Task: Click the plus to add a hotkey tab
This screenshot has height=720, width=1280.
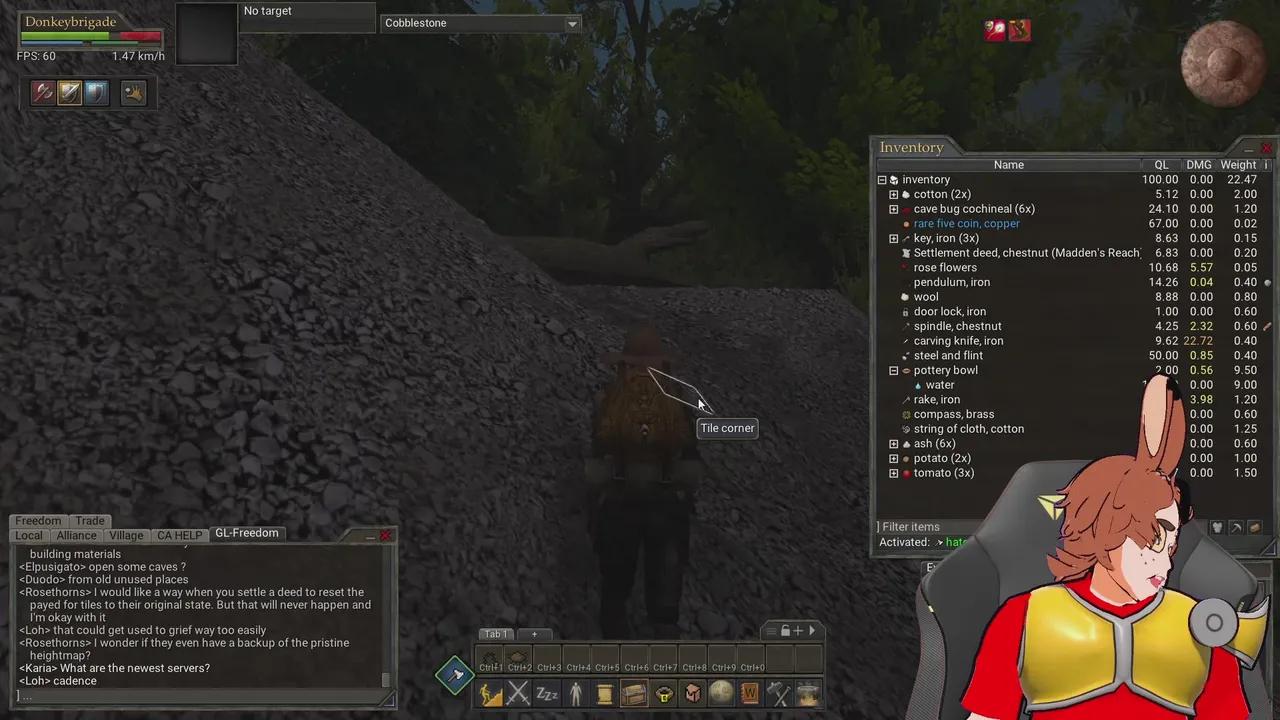Action: [x=534, y=633]
